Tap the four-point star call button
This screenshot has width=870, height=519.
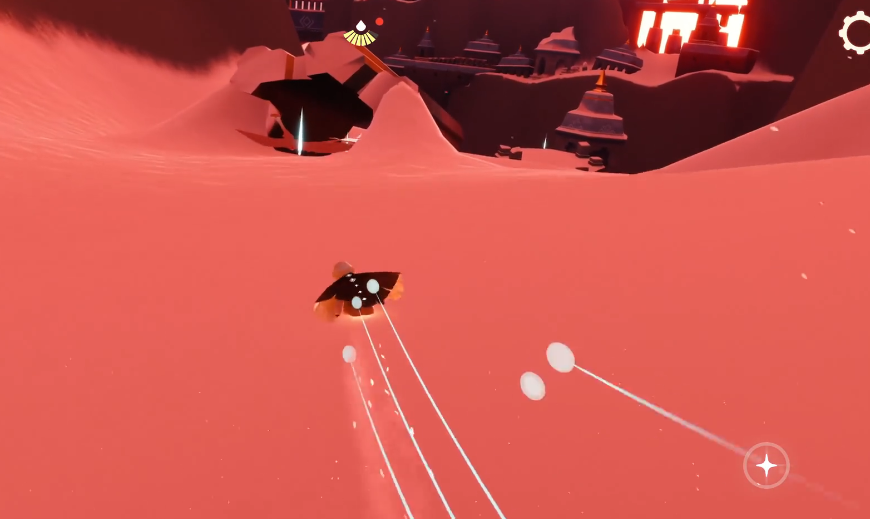(x=766, y=465)
